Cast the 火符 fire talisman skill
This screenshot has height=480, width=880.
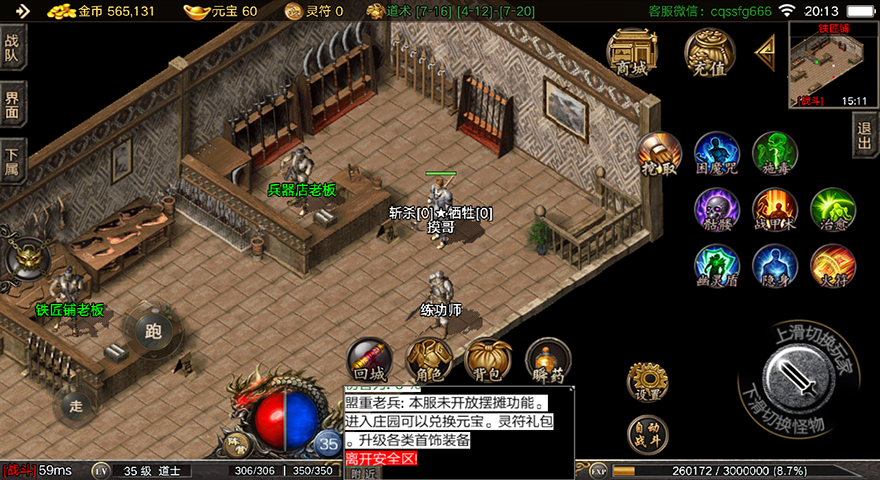(832, 267)
